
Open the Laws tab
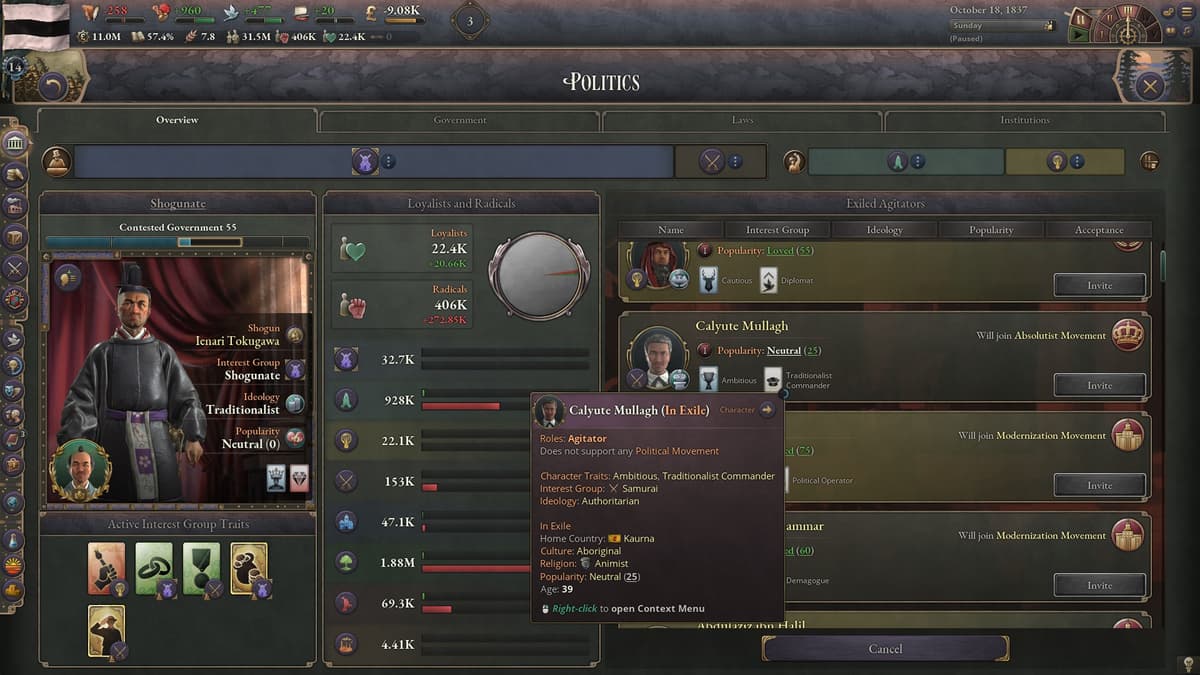point(742,120)
